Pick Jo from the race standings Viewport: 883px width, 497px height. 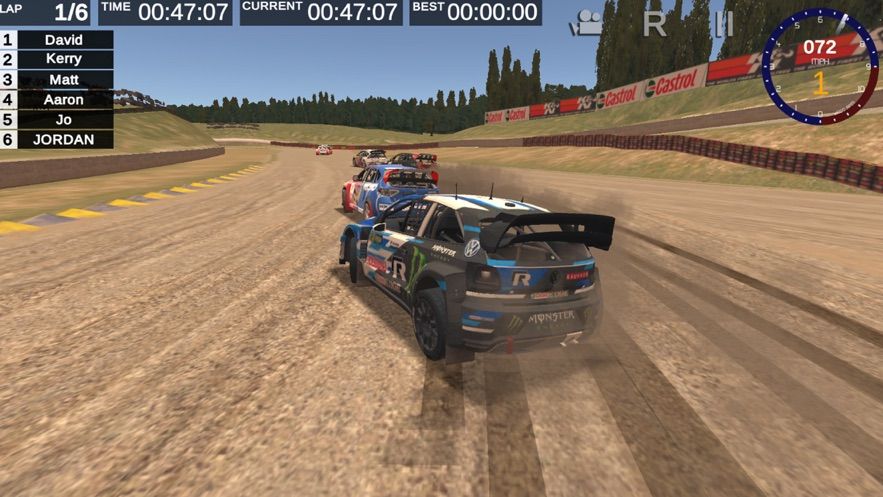coord(64,120)
